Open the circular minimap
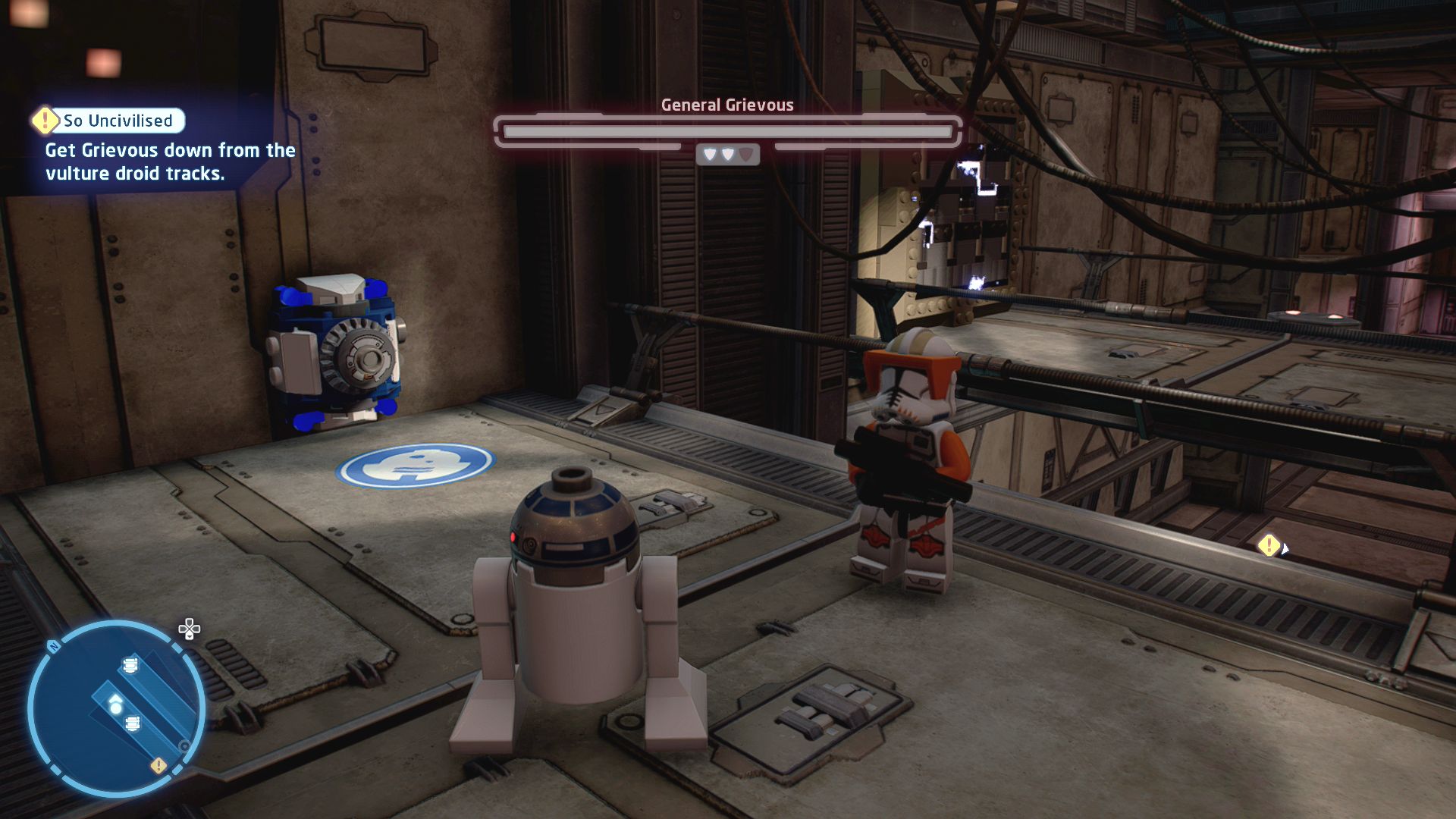Viewport: 1456px width, 819px height. 116,708
